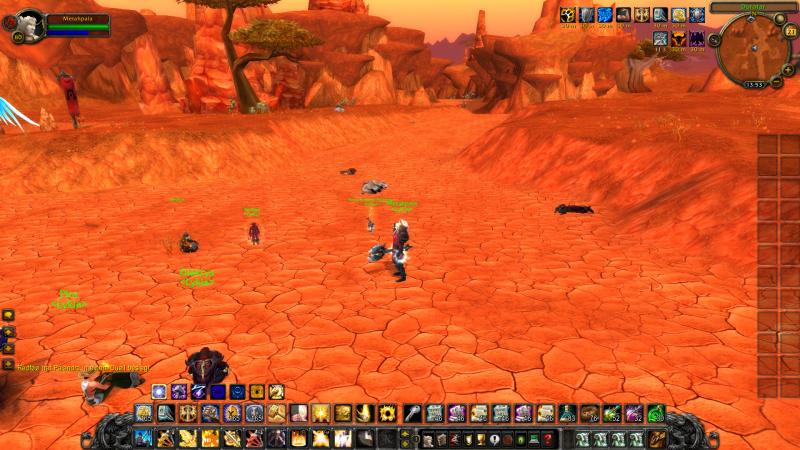Image resolution: width=800 pixels, height=450 pixels.
Task: Open the Durotar minimap
Action: 755,48
